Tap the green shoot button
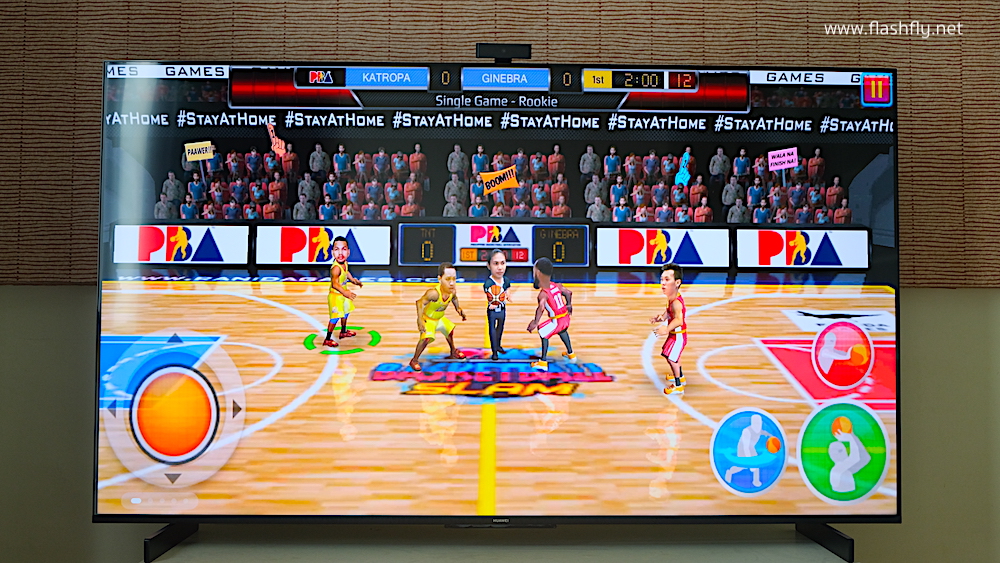This screenshot has height=563, width=1000. click(x=843, y=451)
